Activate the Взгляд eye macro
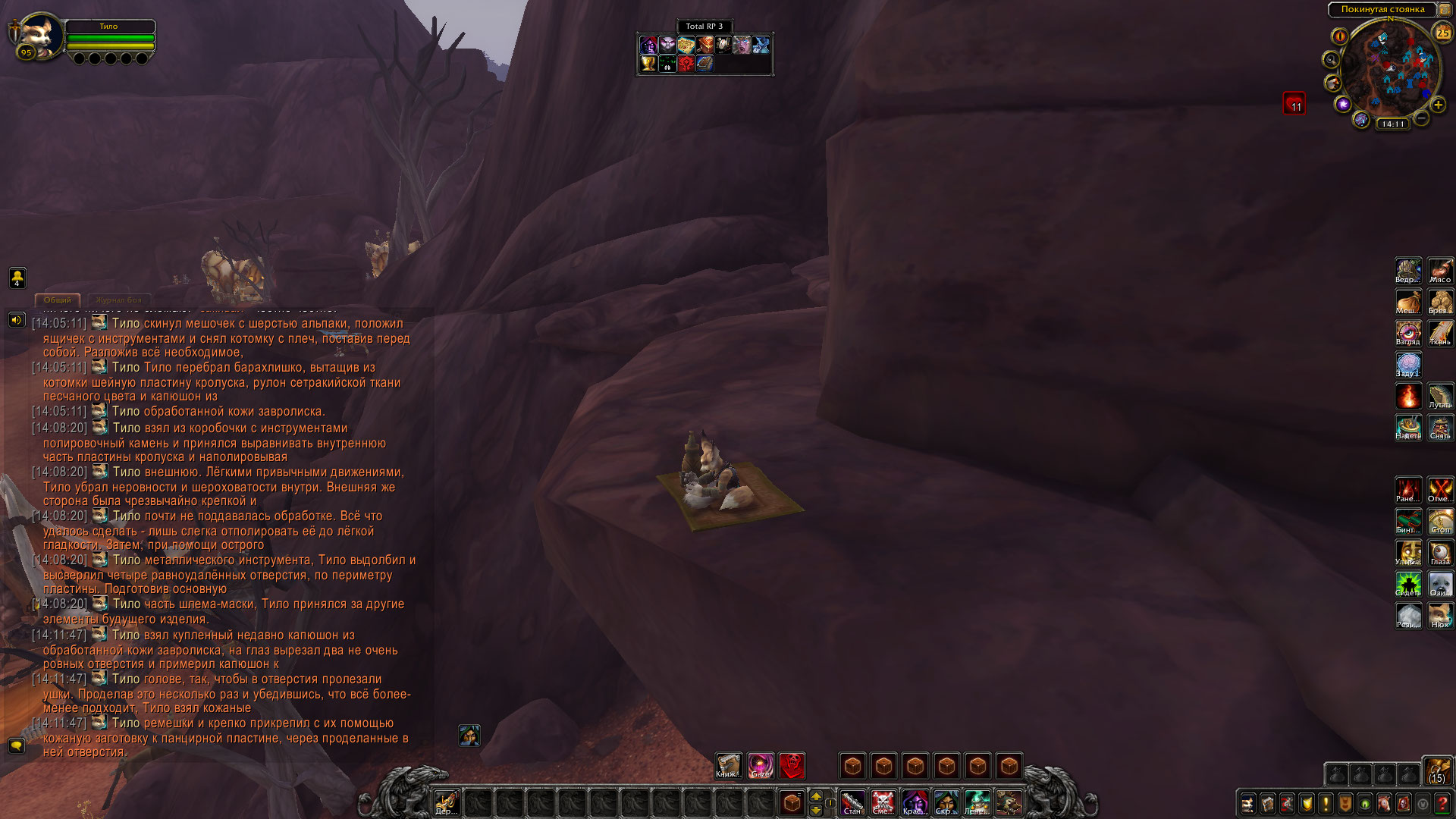The image size is (1456, 819). [x=1408, y=333]
